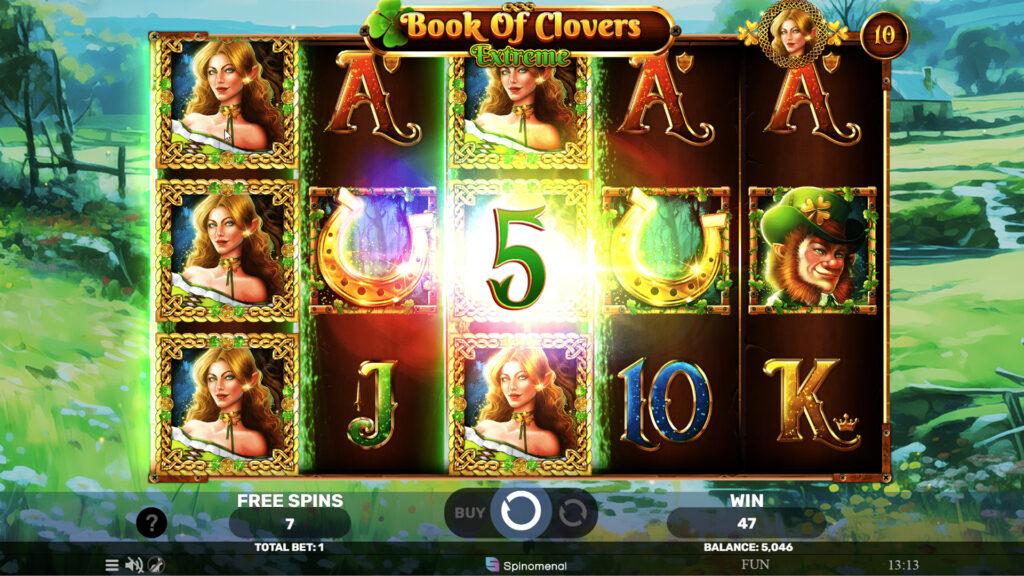1024x576 pixels.
Task: Open the hamburger menu icon
Action: (x=112, y=565)
